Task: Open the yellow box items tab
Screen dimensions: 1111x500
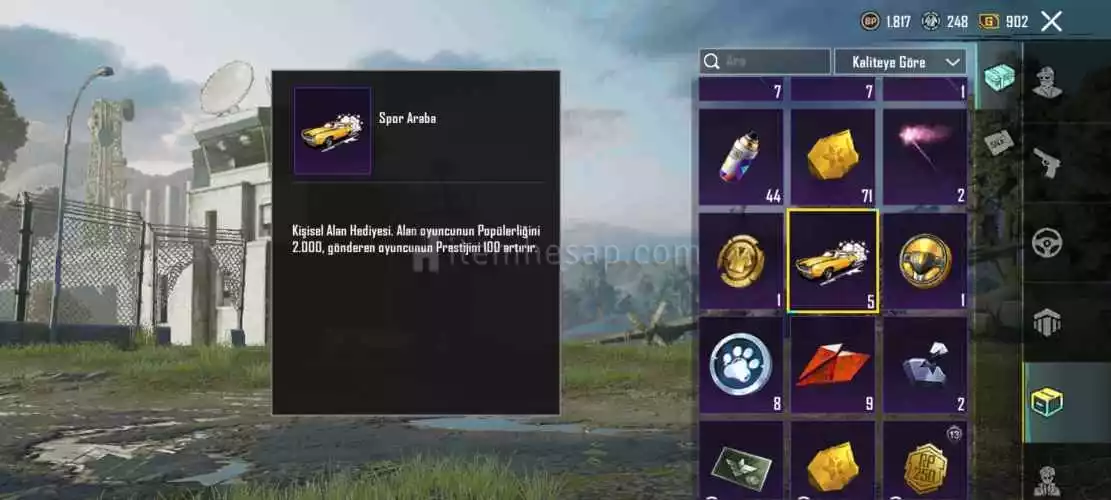Action: tap(1047, 401)
